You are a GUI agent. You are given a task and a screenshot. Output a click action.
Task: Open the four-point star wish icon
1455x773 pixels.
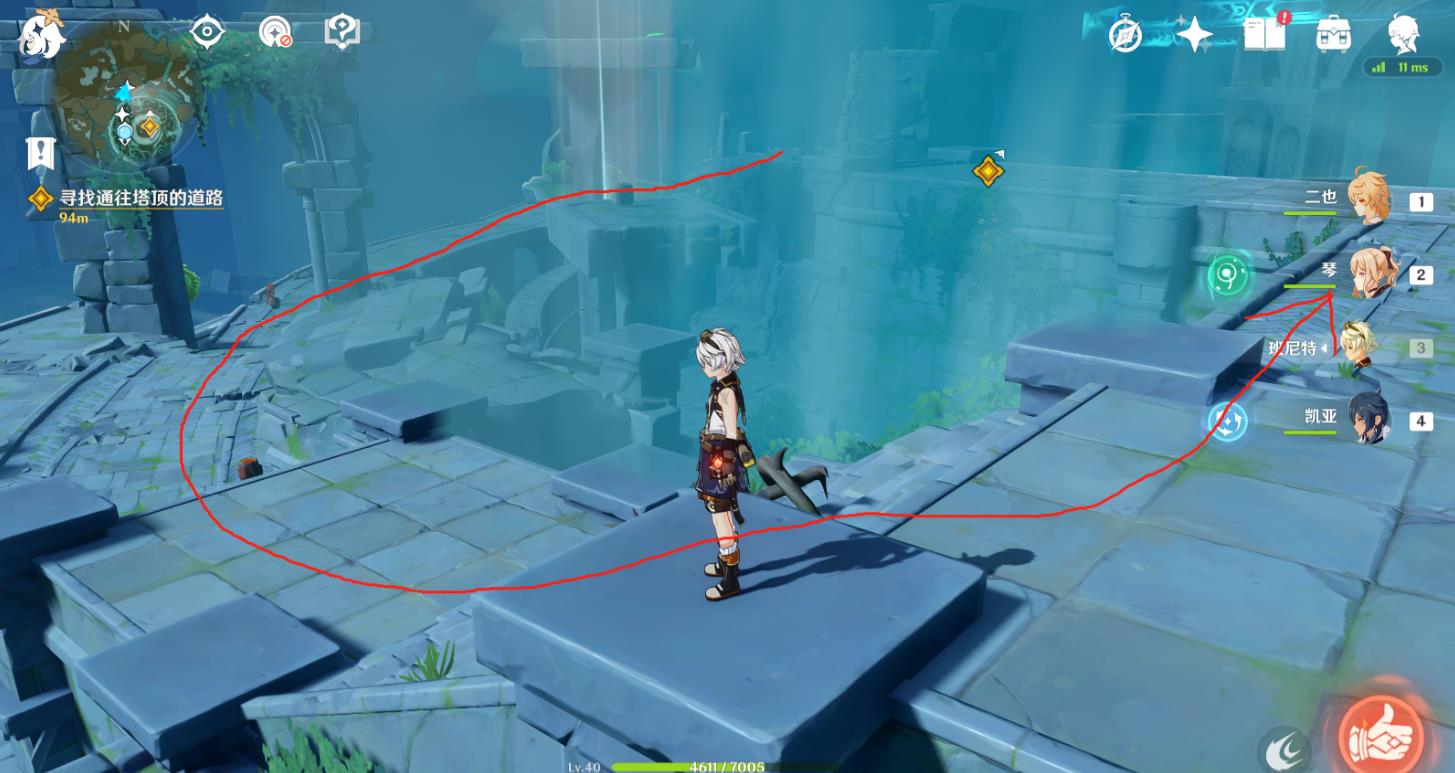pyautogui.click(x=1193, y=37)
